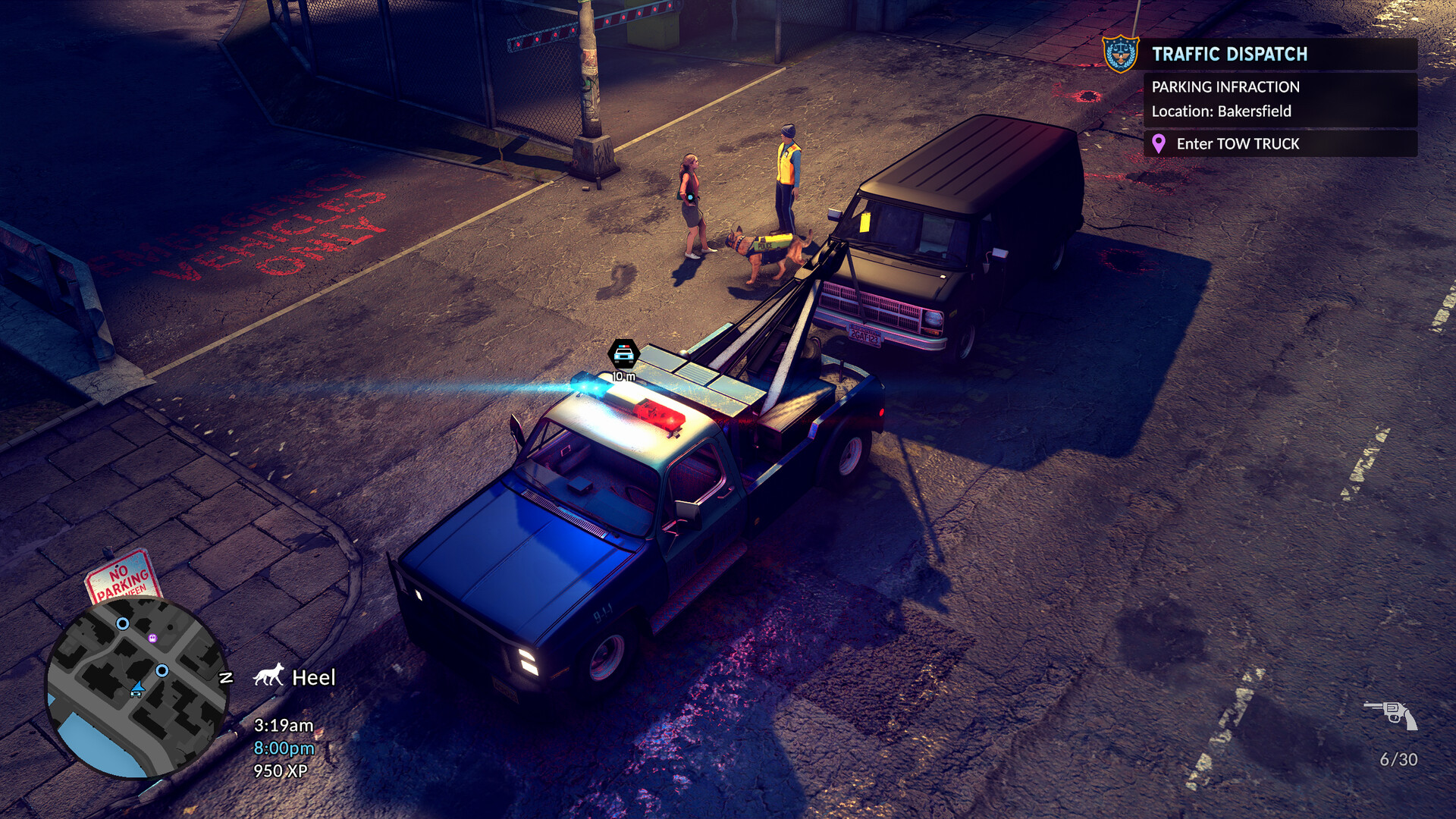Toggle the blue circle marker near the map center

[162, 671]
